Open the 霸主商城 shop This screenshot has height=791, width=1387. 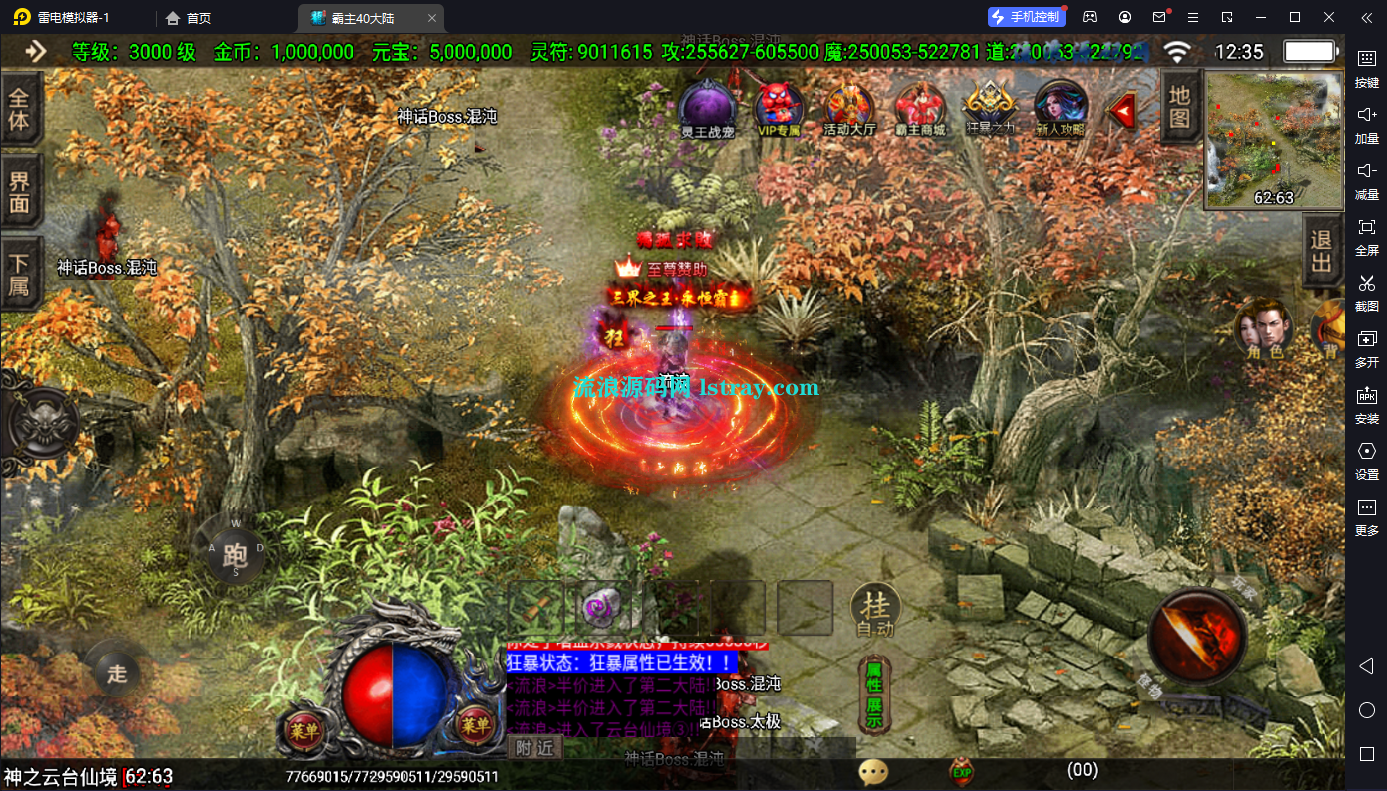(919, 106)
